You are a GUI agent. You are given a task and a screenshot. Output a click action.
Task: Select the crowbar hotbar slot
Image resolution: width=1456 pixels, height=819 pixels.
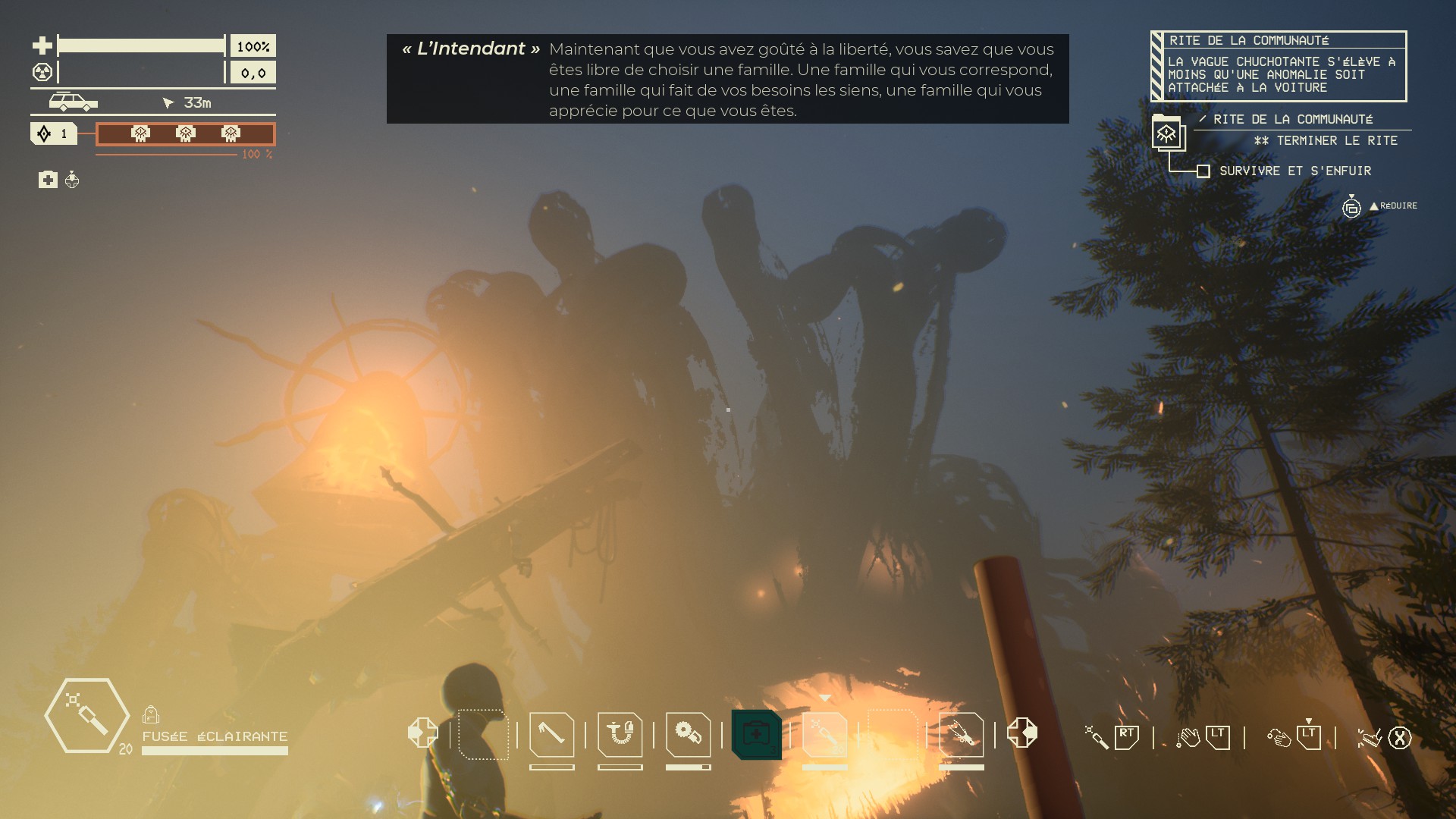tap(551, 734)
